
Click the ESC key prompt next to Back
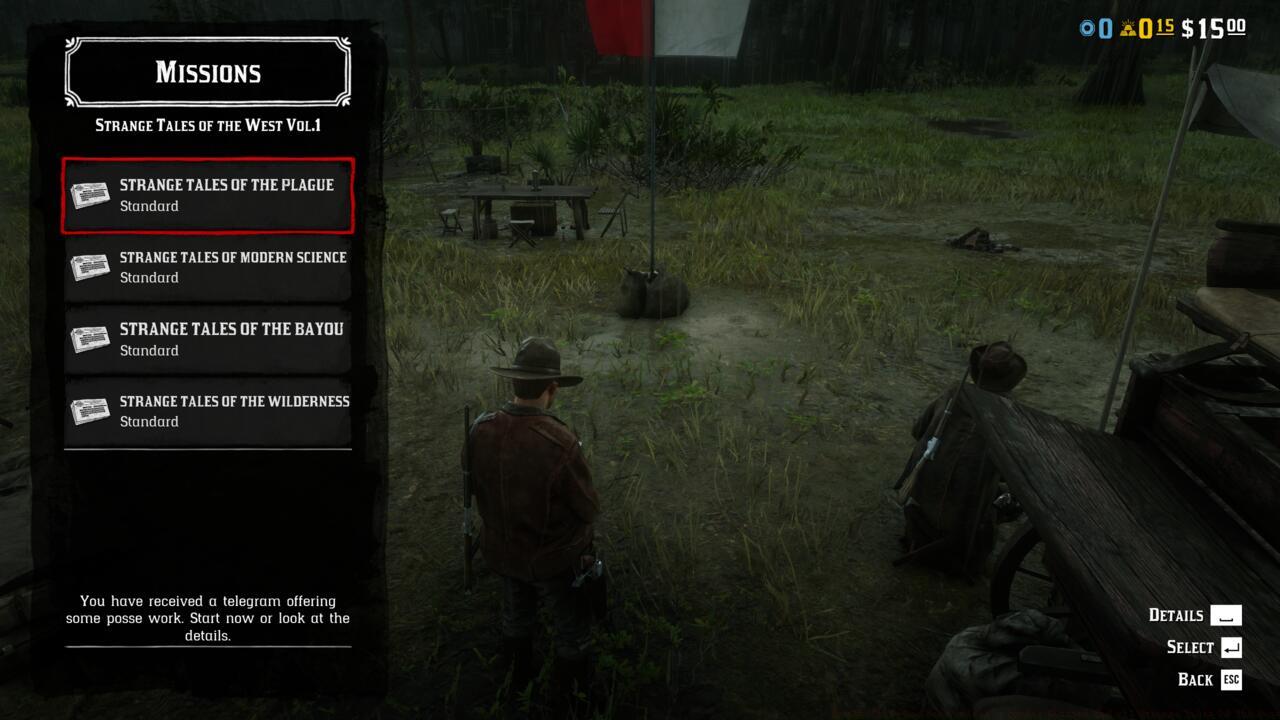[x=1230, y=680]
